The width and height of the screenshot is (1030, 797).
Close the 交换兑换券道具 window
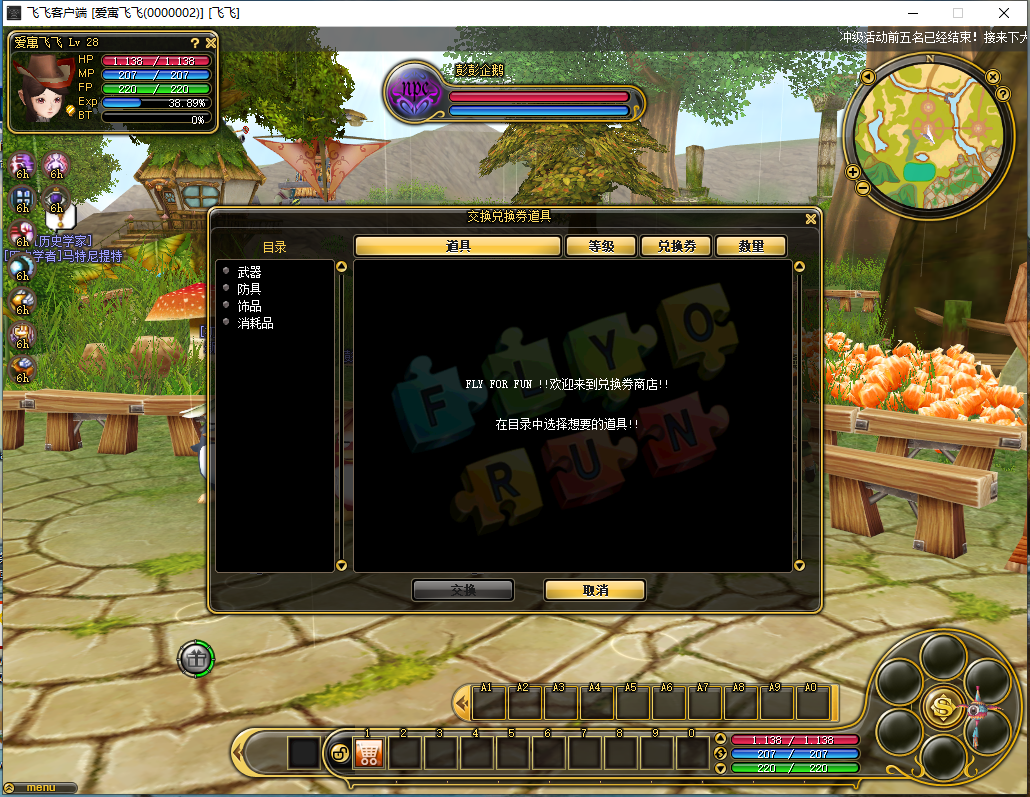click(811, 219)
